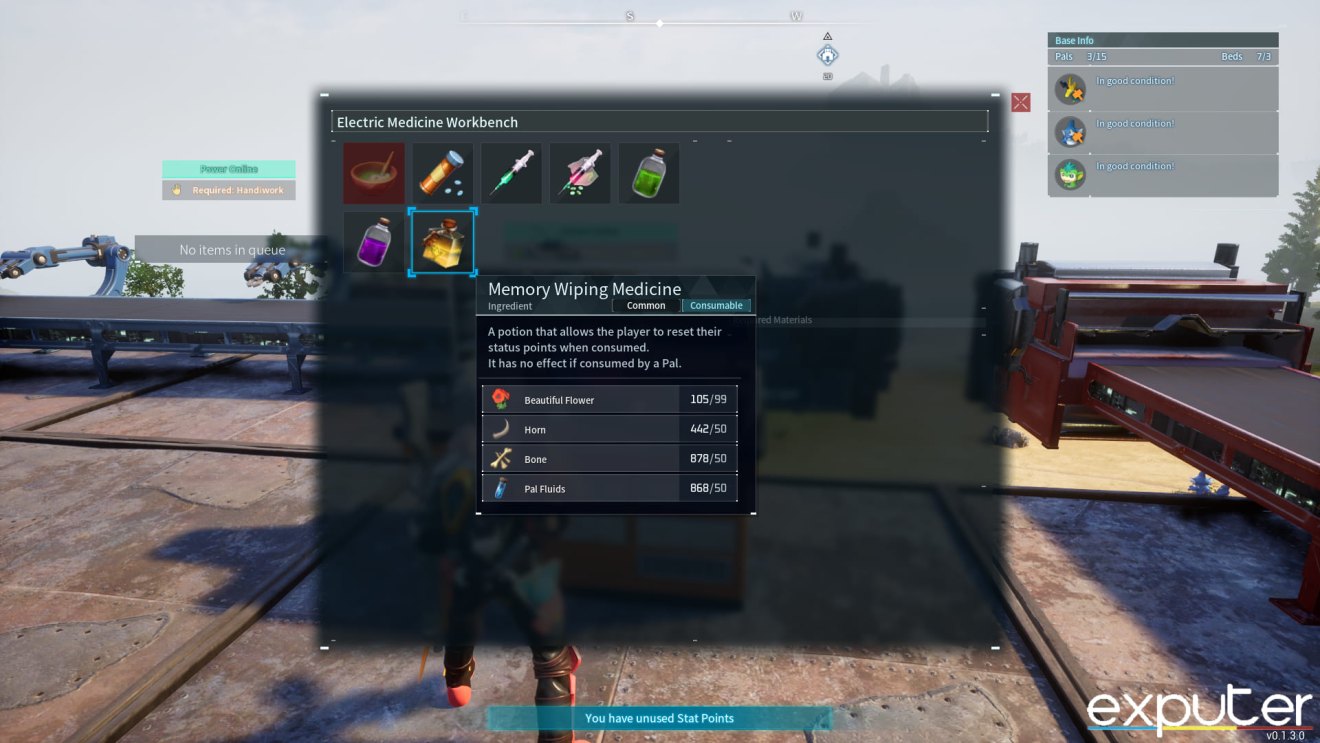
Task: Switch to the Common rarity tab
Action: pos(646,305)
